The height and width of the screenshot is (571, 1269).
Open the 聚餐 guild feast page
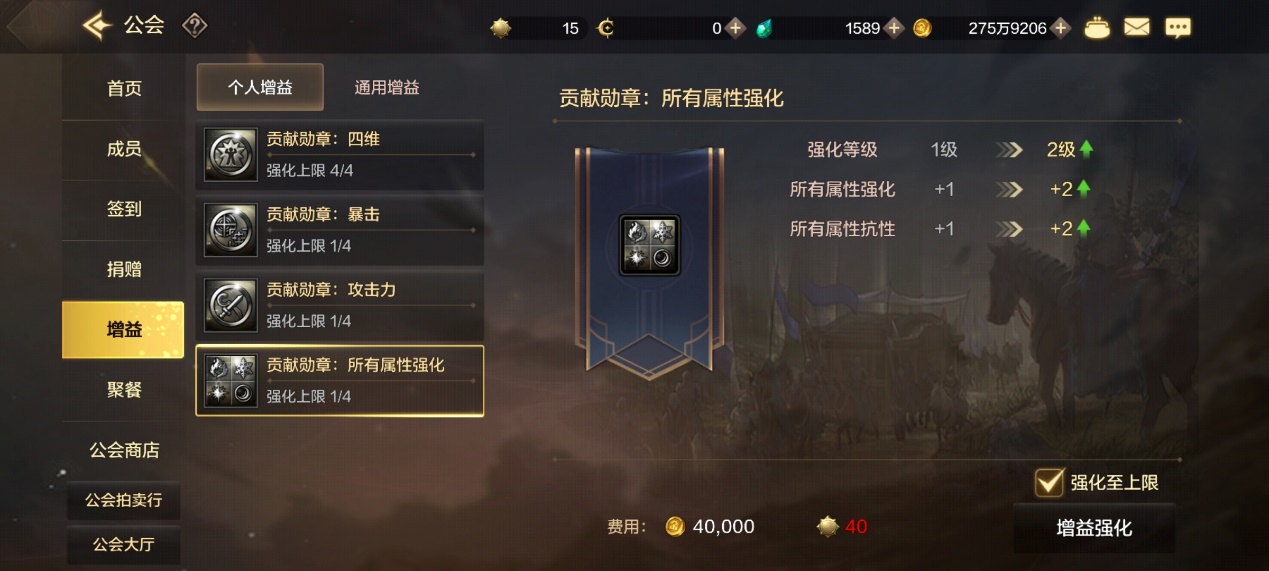(x=124, y=389)
